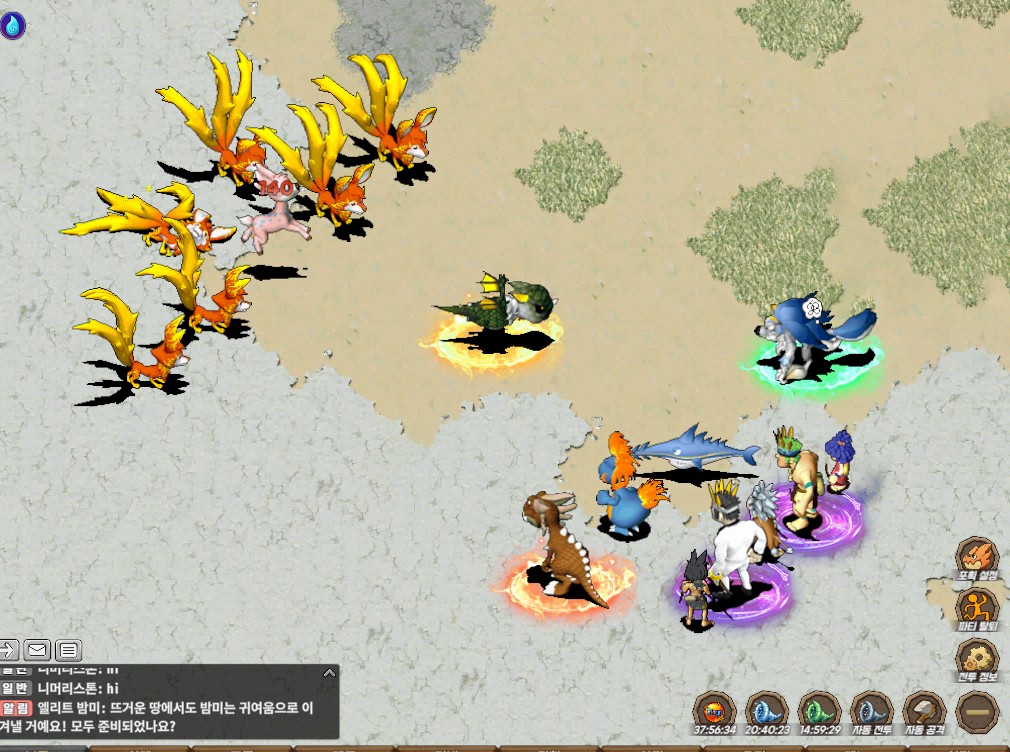Select the blue horn icon showing 20:40:23

(766, 710)
